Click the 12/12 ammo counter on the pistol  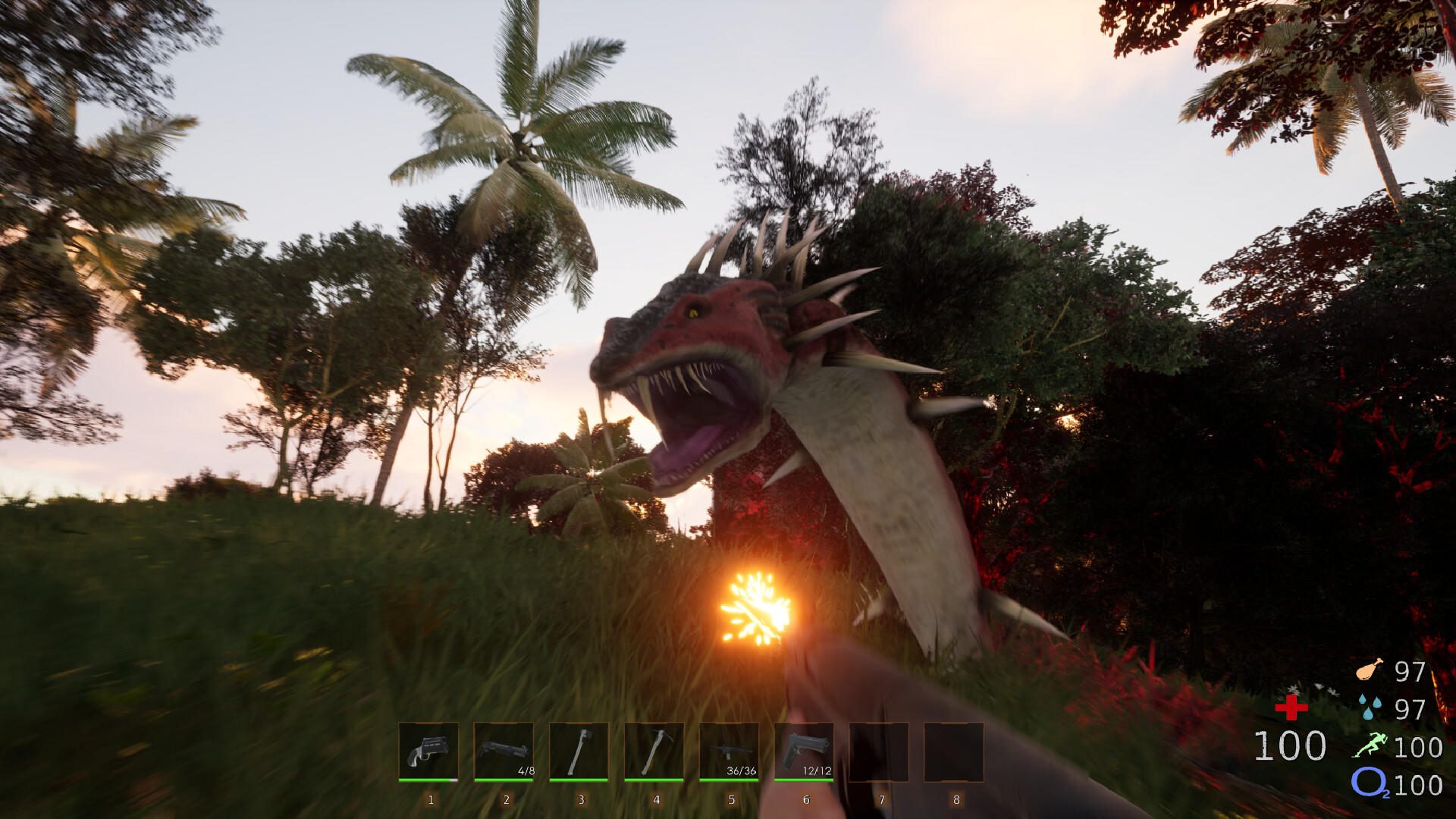817,770
